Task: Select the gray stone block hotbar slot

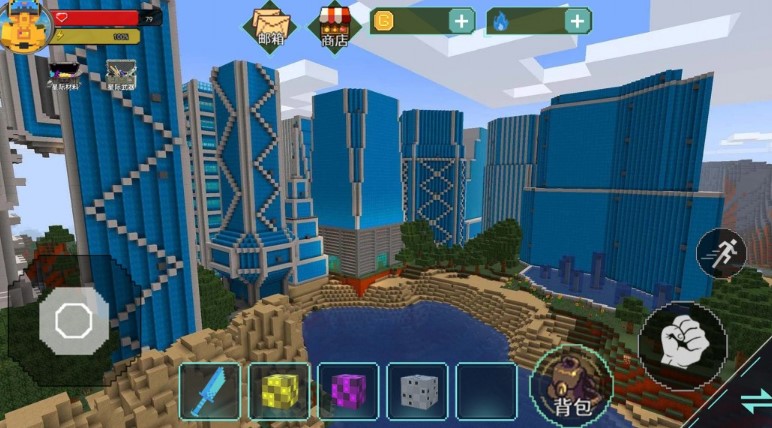Action: 417,390
